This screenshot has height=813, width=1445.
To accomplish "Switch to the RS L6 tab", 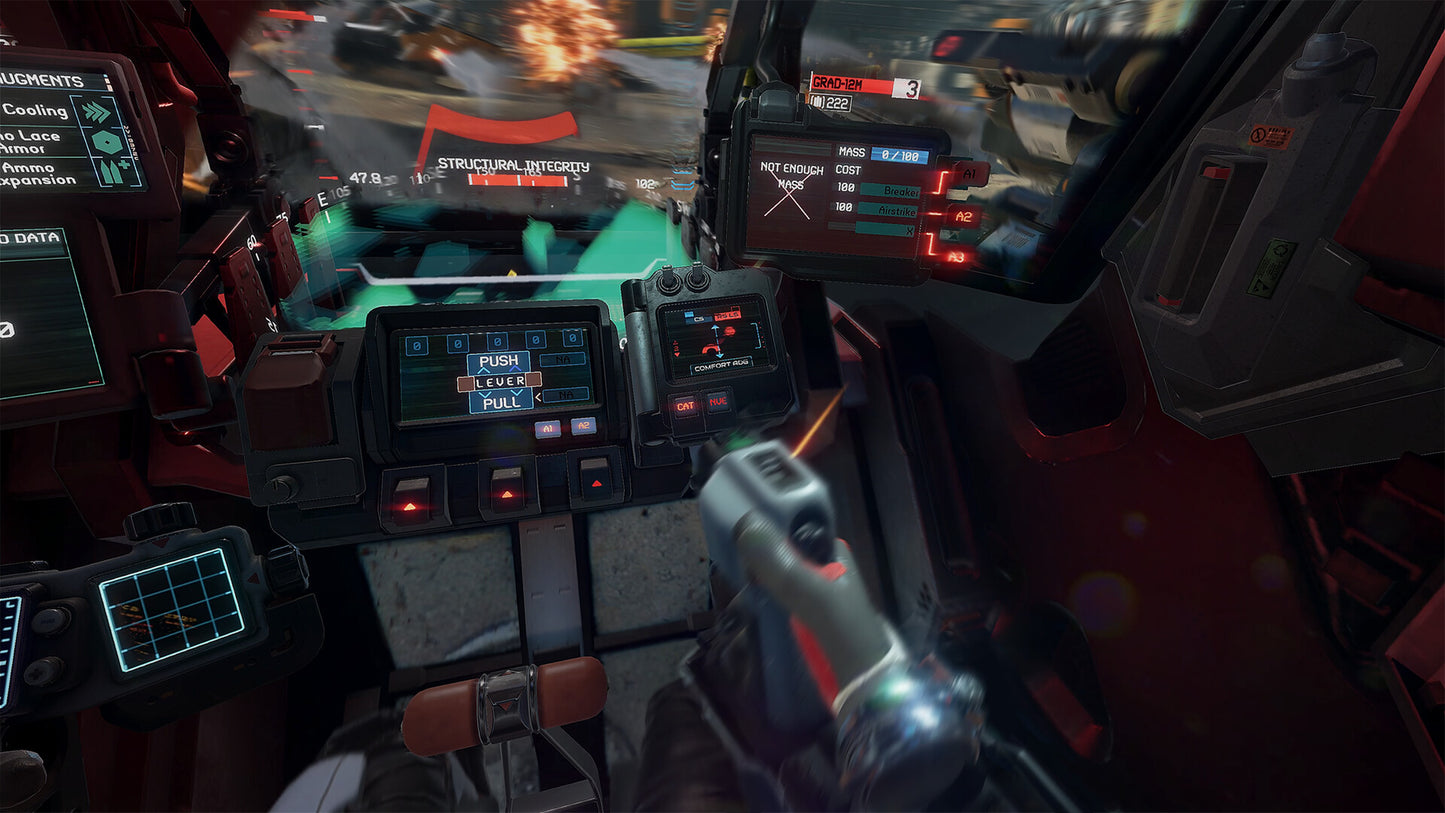I will pos(728,315).
